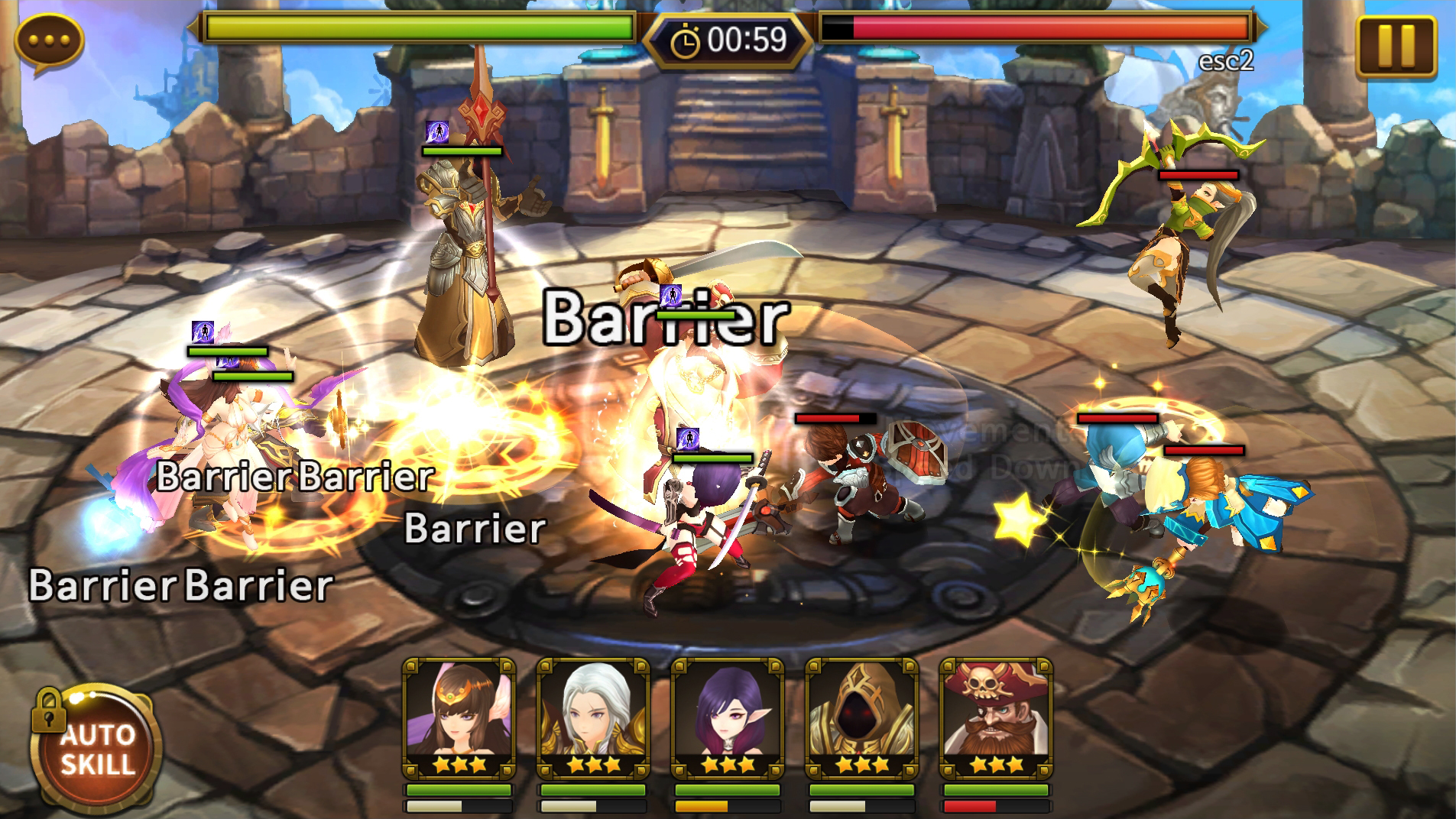Choose the purple-haired elf portrait

(728, 717)
